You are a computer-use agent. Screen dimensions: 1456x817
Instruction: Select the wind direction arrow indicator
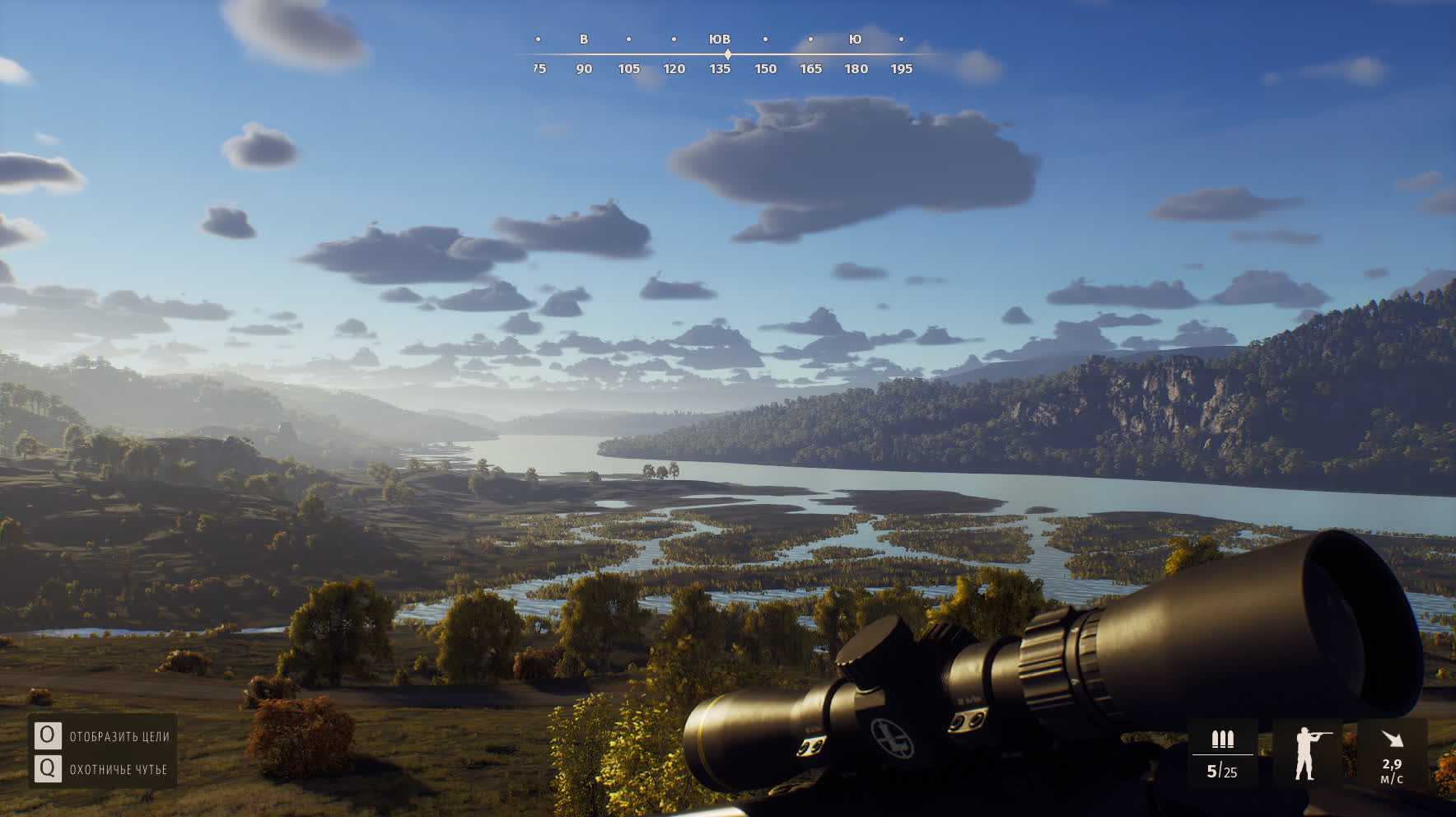coord(1392,739)
